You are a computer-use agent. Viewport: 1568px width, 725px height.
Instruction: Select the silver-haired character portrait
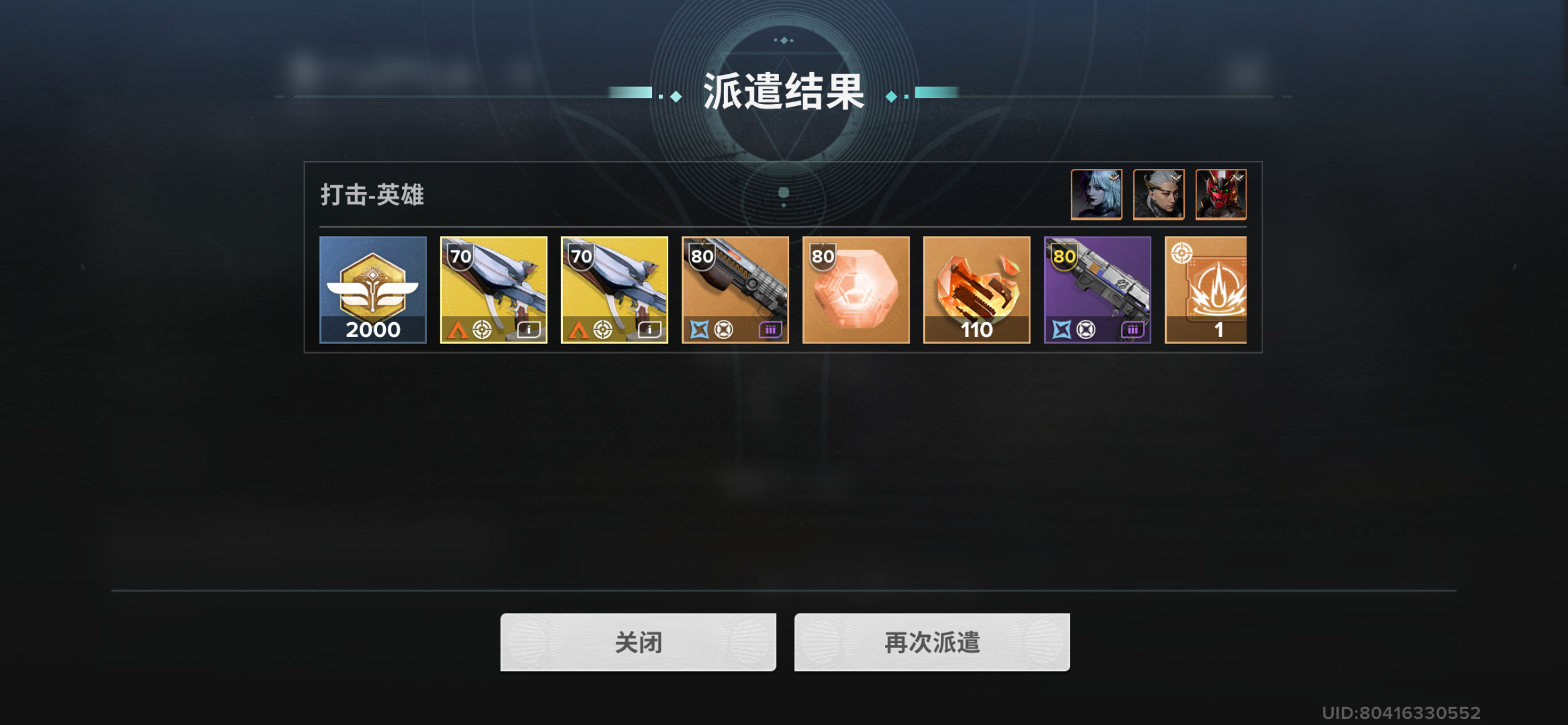point(1158,195)
